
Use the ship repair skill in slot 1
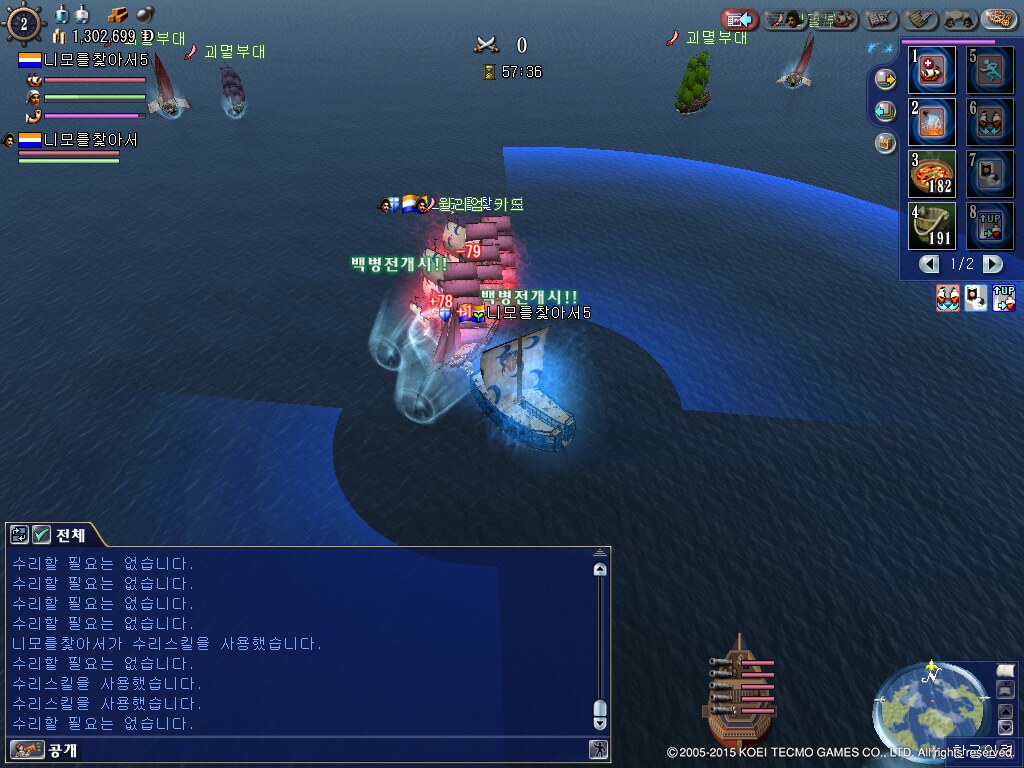click(x=932, y=71)
